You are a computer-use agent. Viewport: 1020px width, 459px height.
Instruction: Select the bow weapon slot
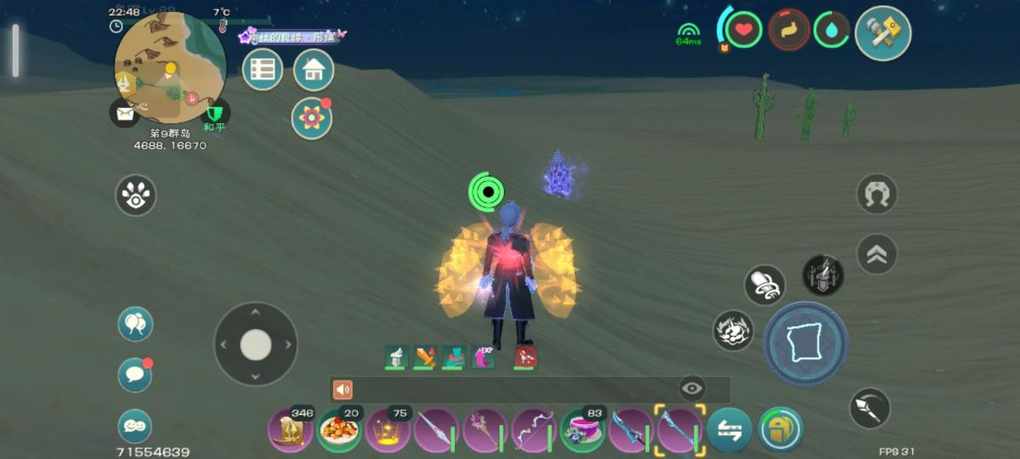(533, 431)
